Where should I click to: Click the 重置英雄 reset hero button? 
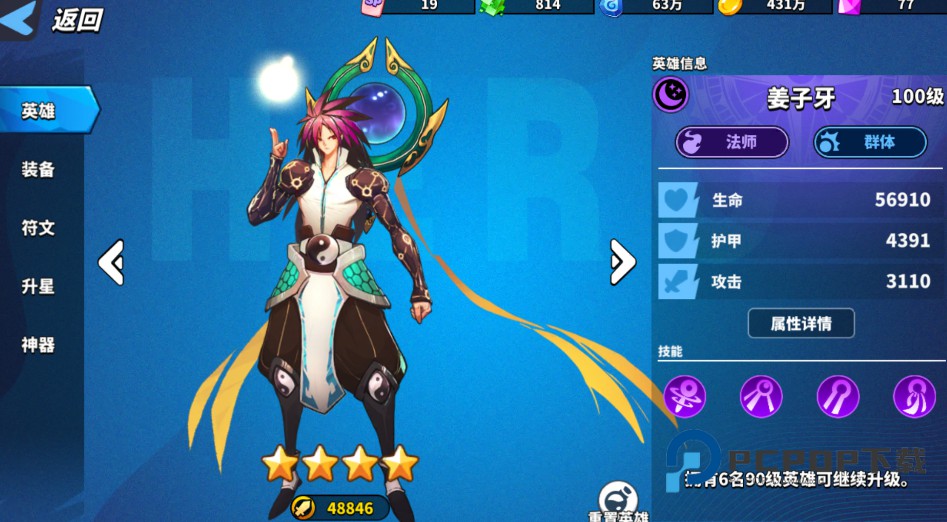[618, 502]
